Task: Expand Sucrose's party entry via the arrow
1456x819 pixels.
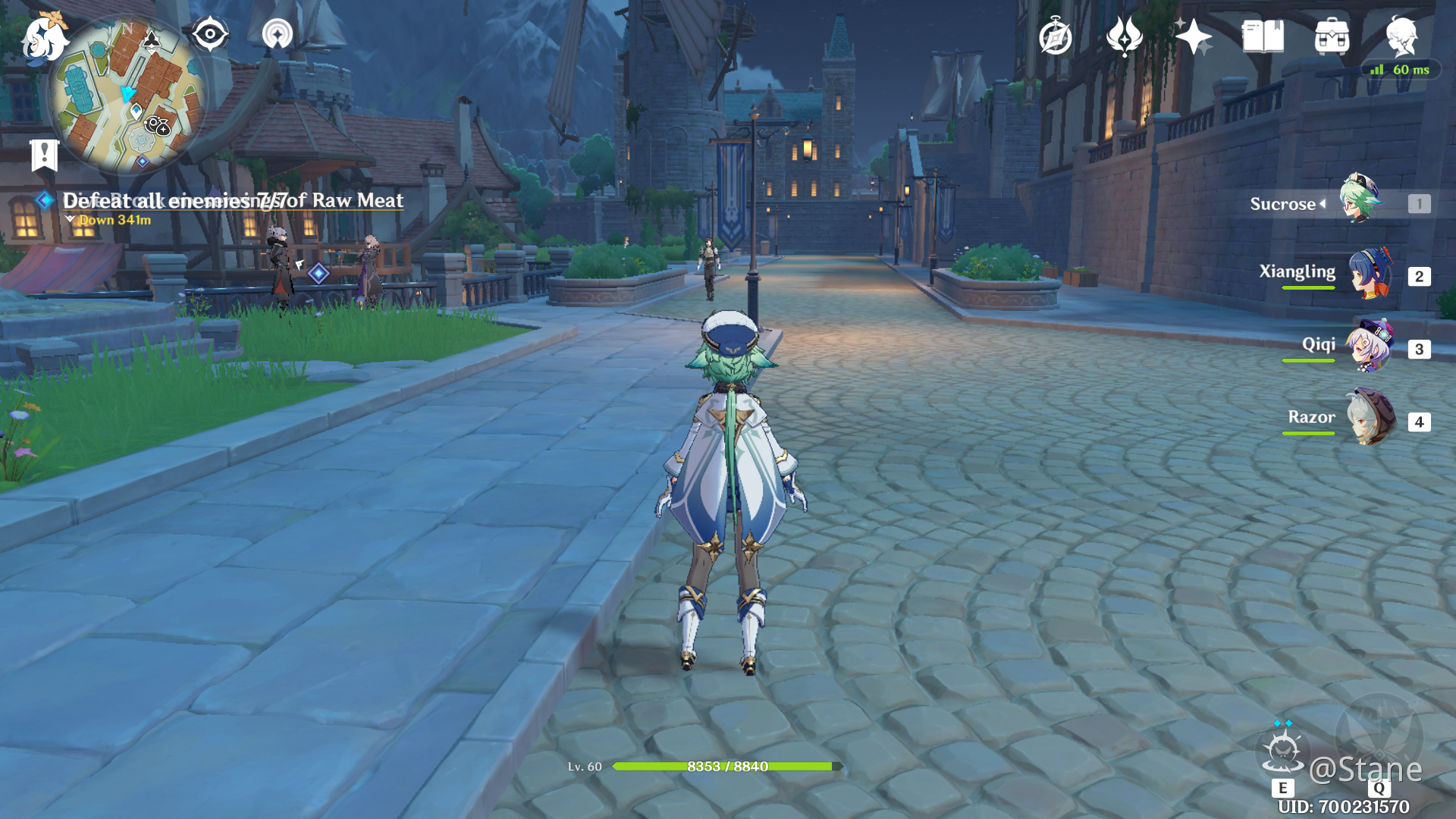Action: [1323, 203]
